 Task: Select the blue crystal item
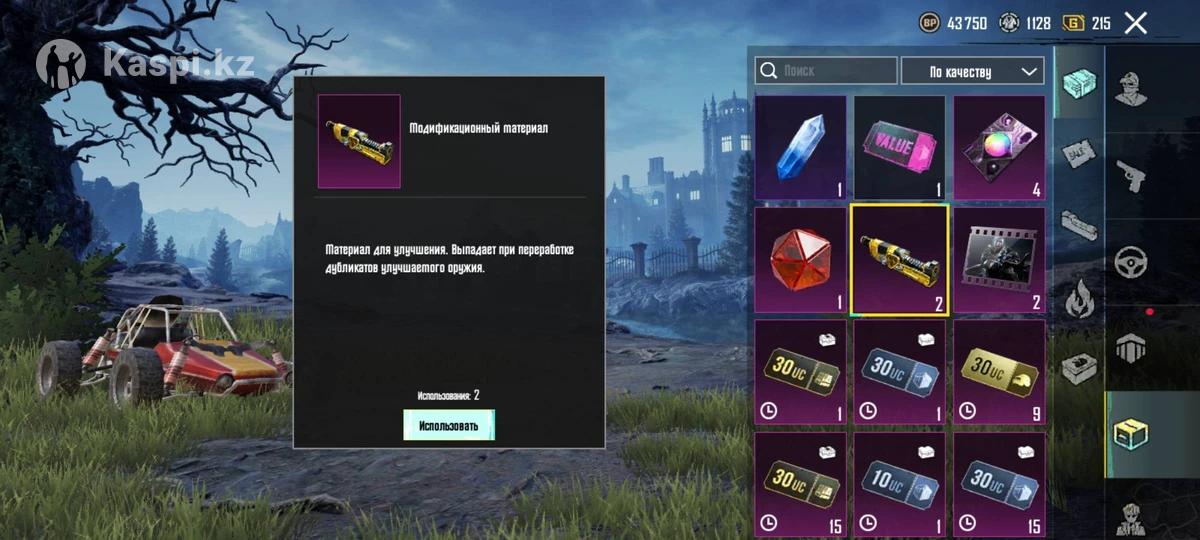tap(800, 147)
